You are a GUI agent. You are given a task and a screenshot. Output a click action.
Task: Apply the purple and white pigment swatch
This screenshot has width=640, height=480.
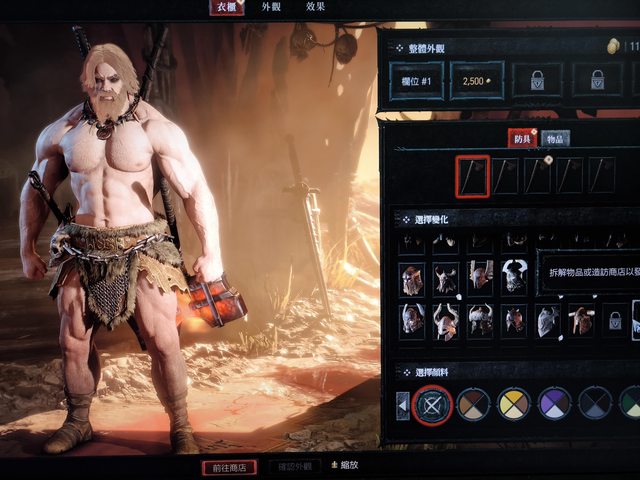(555, 404)
